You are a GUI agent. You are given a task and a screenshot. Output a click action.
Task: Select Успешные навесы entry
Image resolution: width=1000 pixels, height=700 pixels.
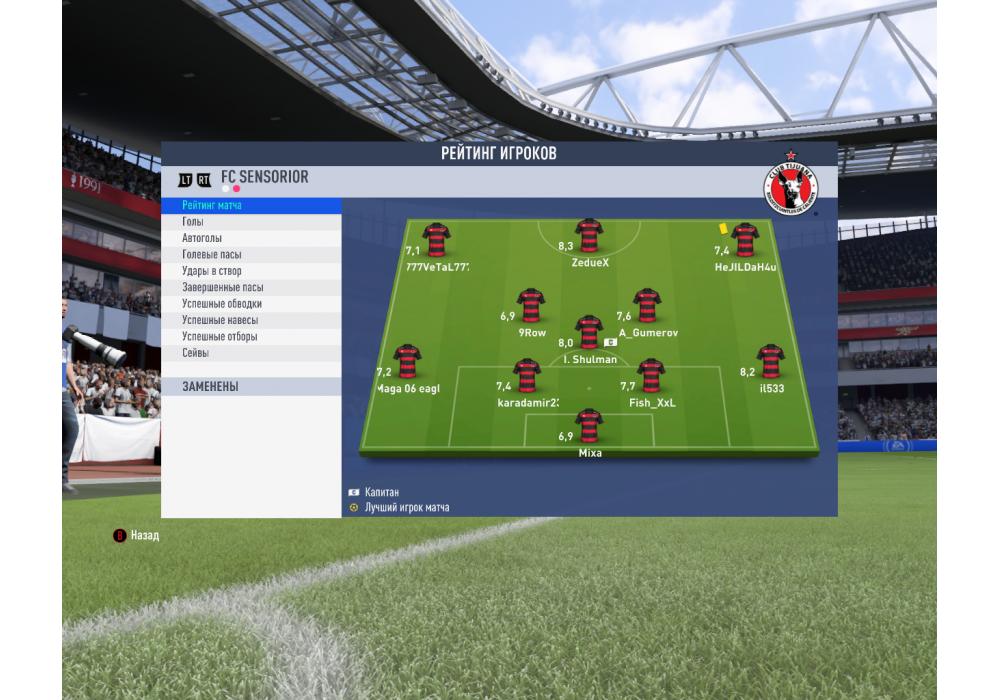250,320
